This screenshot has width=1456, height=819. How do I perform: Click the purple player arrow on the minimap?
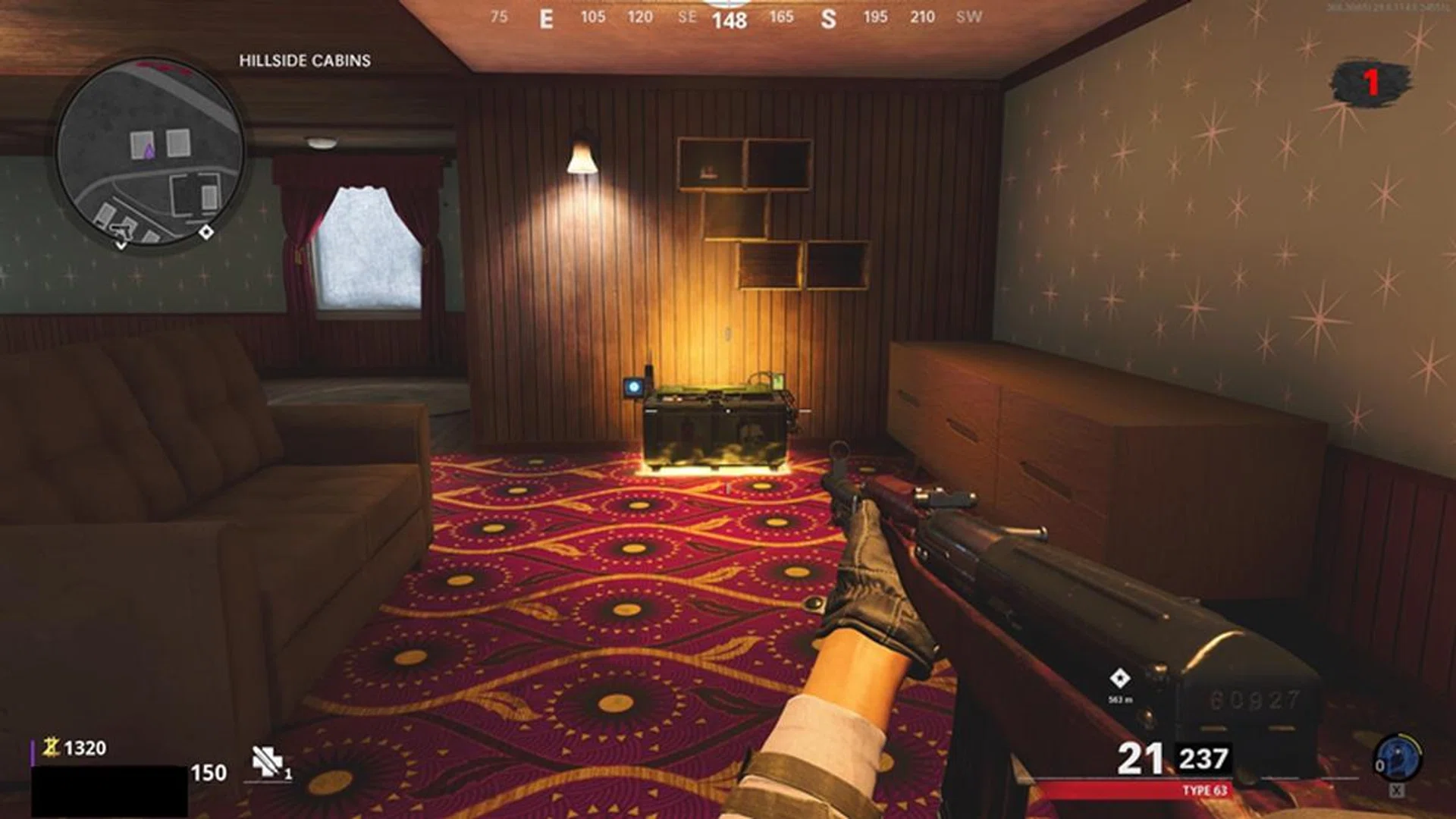click(149, 151)
